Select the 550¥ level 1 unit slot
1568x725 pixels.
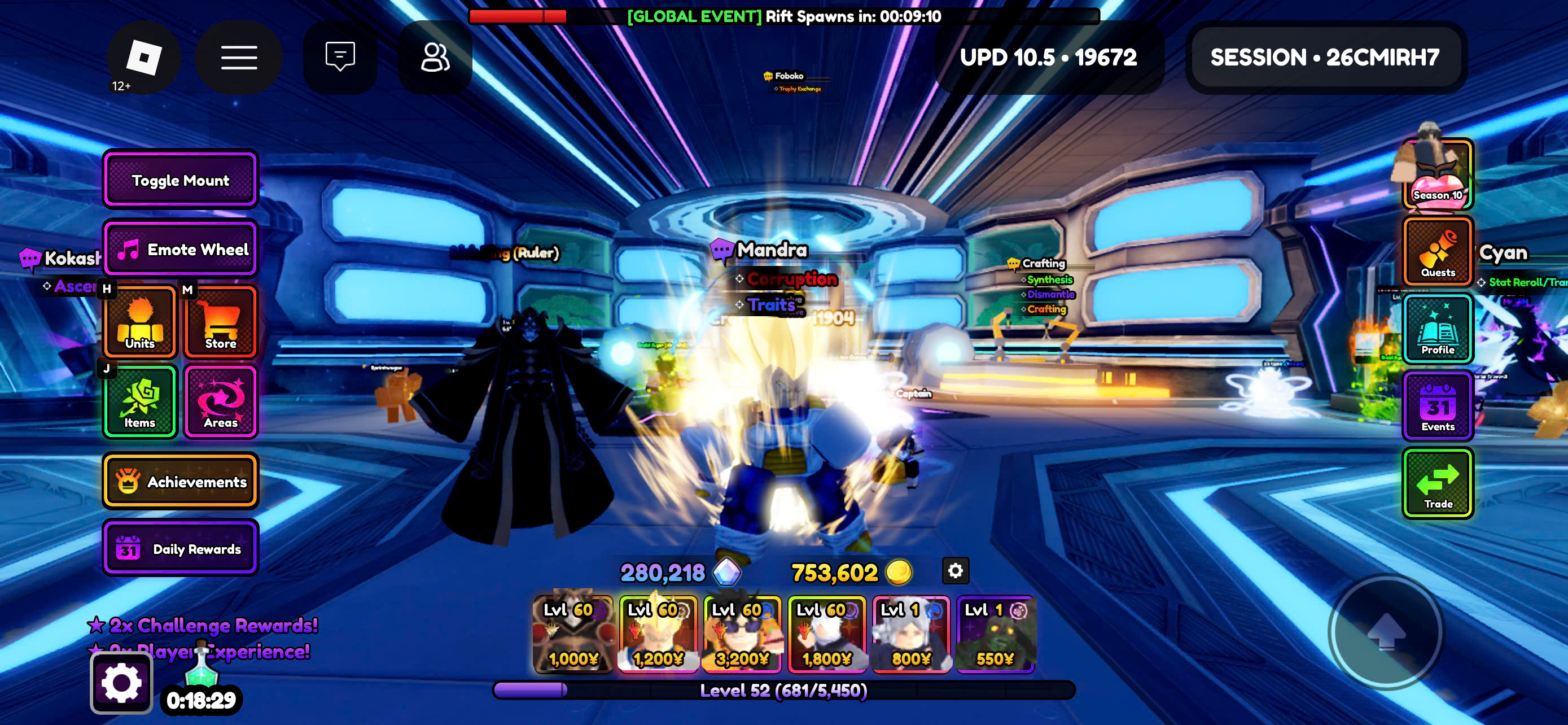click(x=995, y=634)
